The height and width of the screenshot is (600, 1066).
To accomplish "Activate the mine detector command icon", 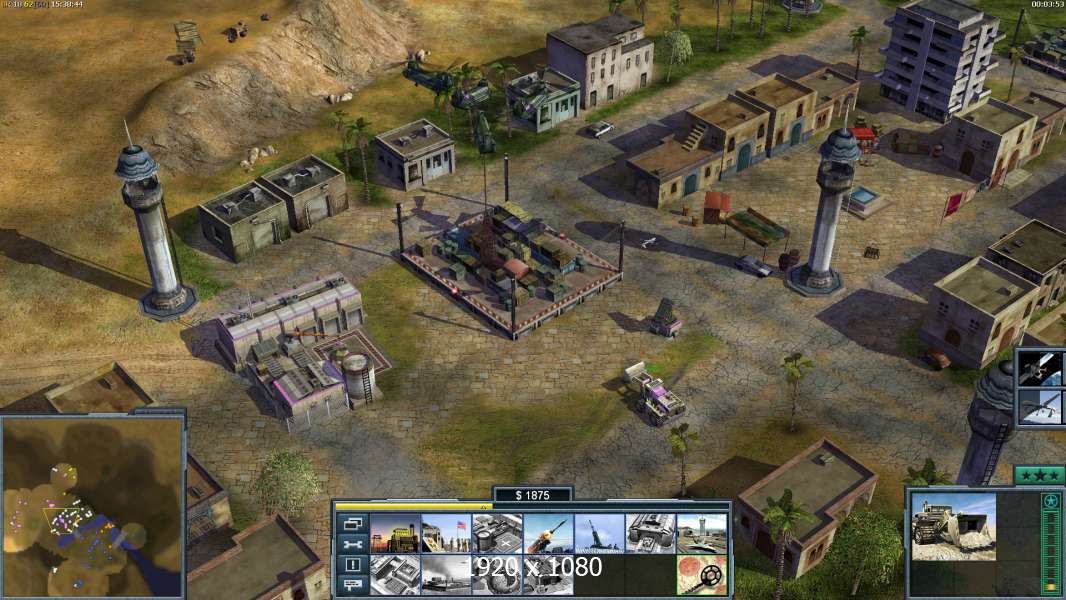I will 701,575.
